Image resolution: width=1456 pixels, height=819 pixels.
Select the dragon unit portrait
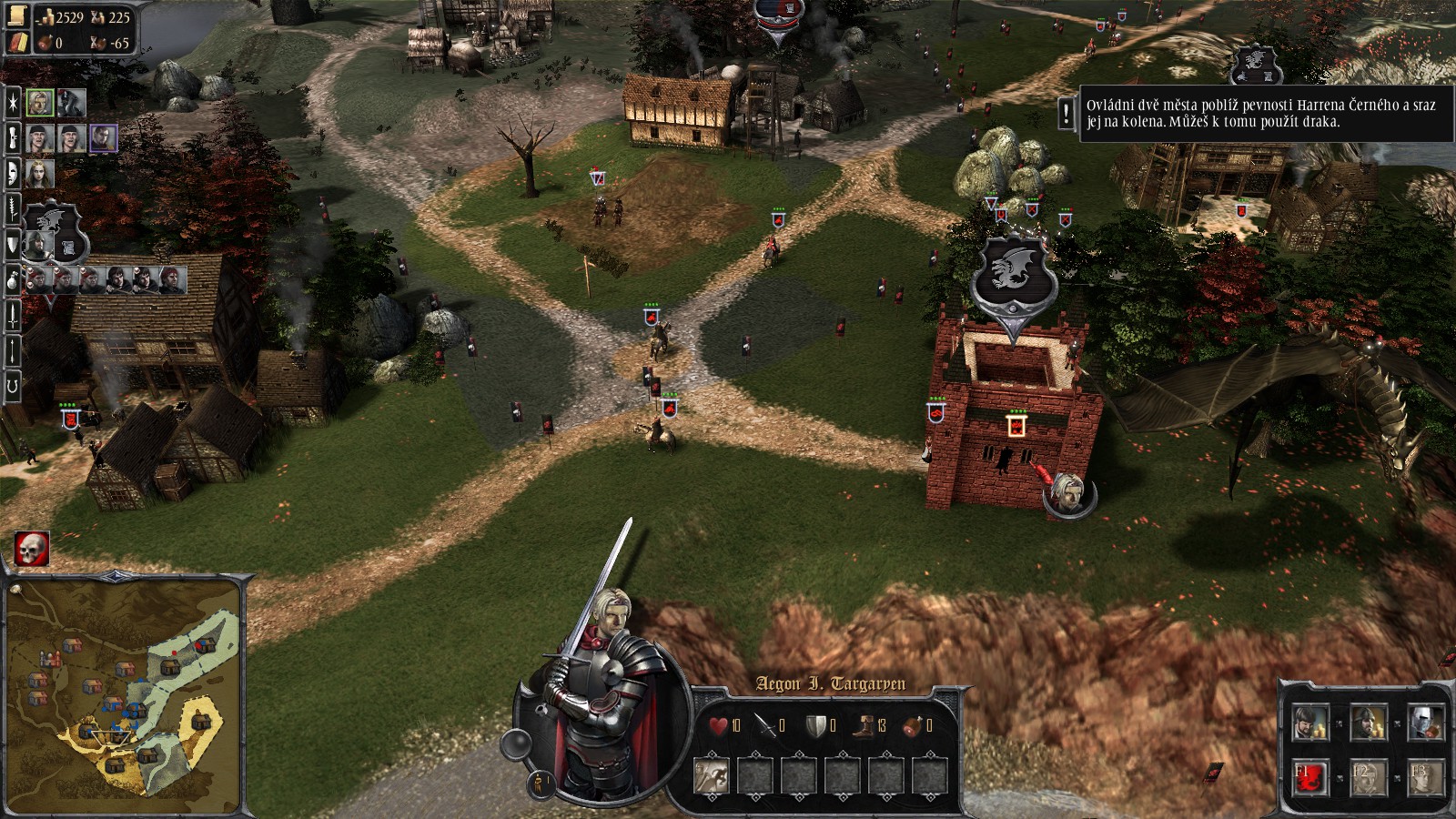click(x=72, y=103)
